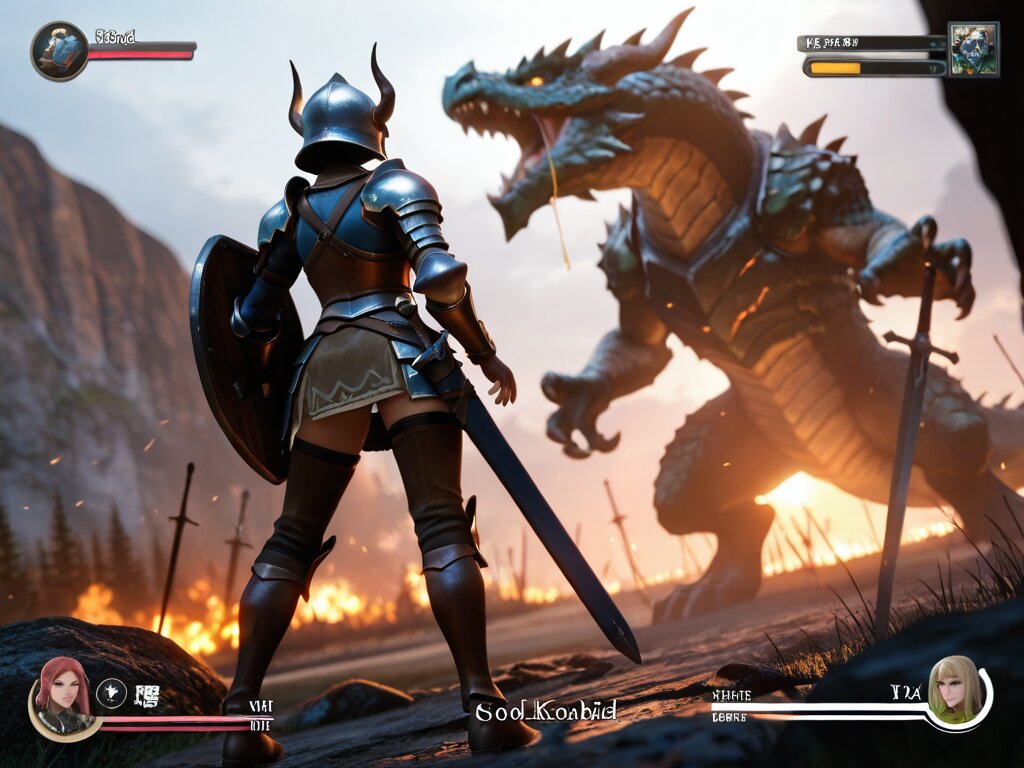The height and width of the screenshot is (768, 1024).
Task: Choose the red-haired character portrait
Action: [63, 686]
